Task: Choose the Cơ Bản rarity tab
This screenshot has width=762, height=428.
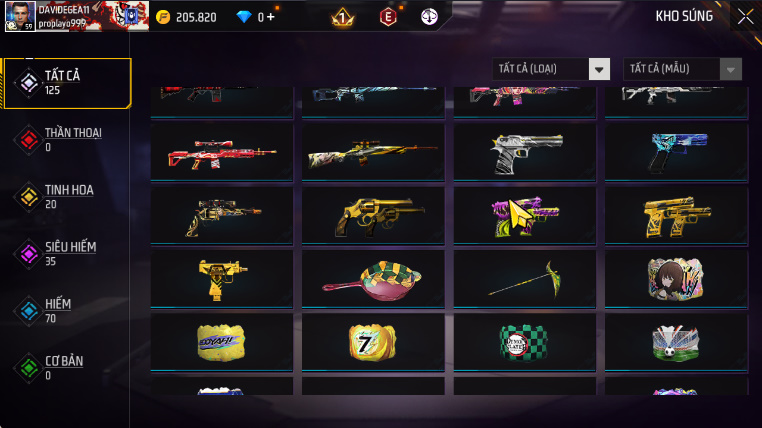Action: click(66, 367)
